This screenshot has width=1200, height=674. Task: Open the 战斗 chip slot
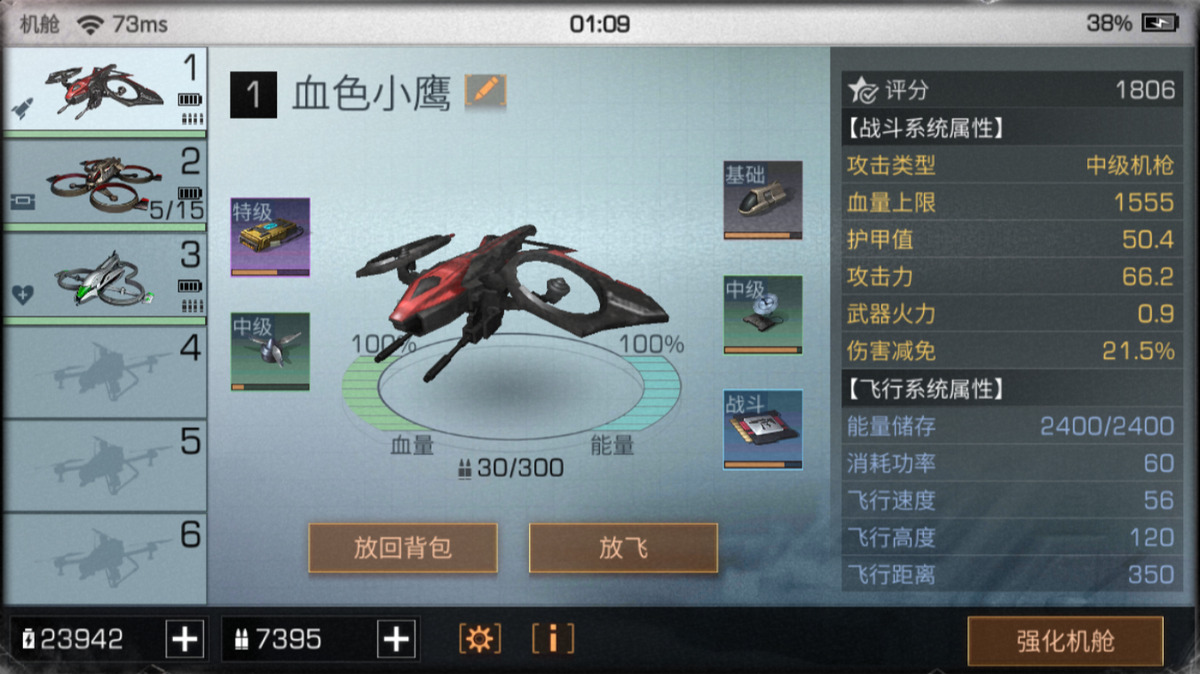[x=763, y=429]
